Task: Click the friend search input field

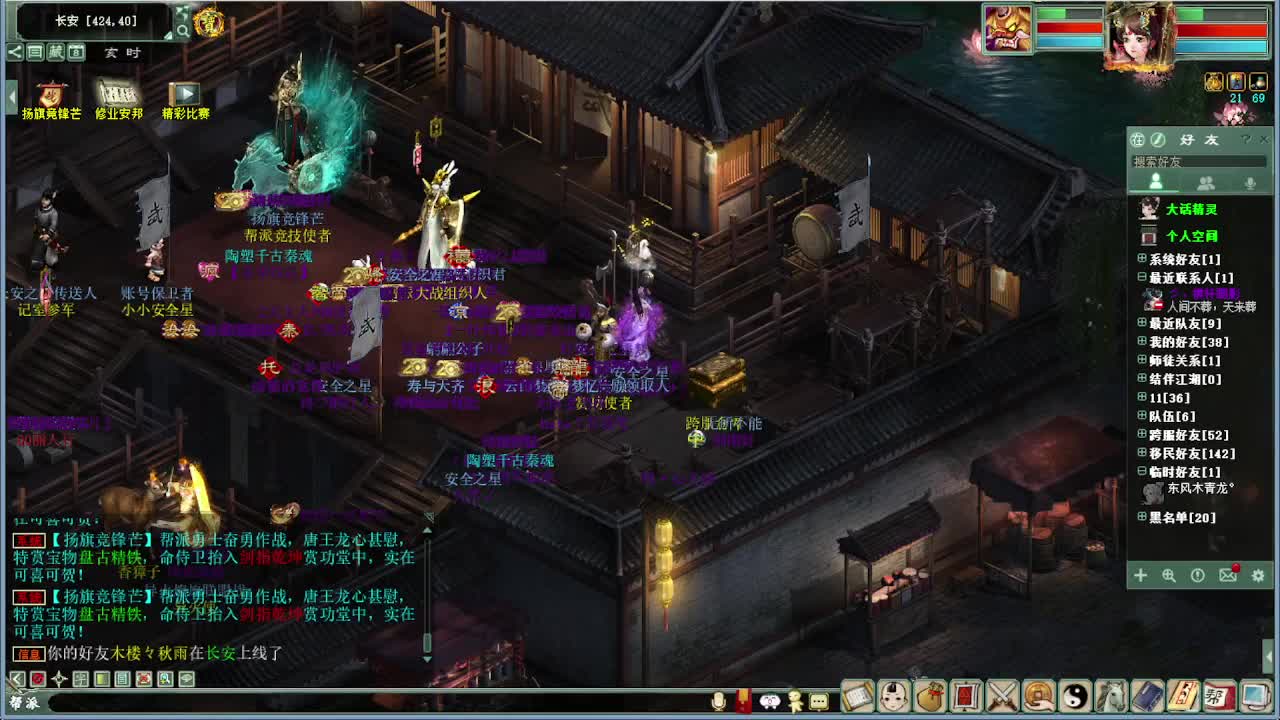Action: pos(1200,160)
